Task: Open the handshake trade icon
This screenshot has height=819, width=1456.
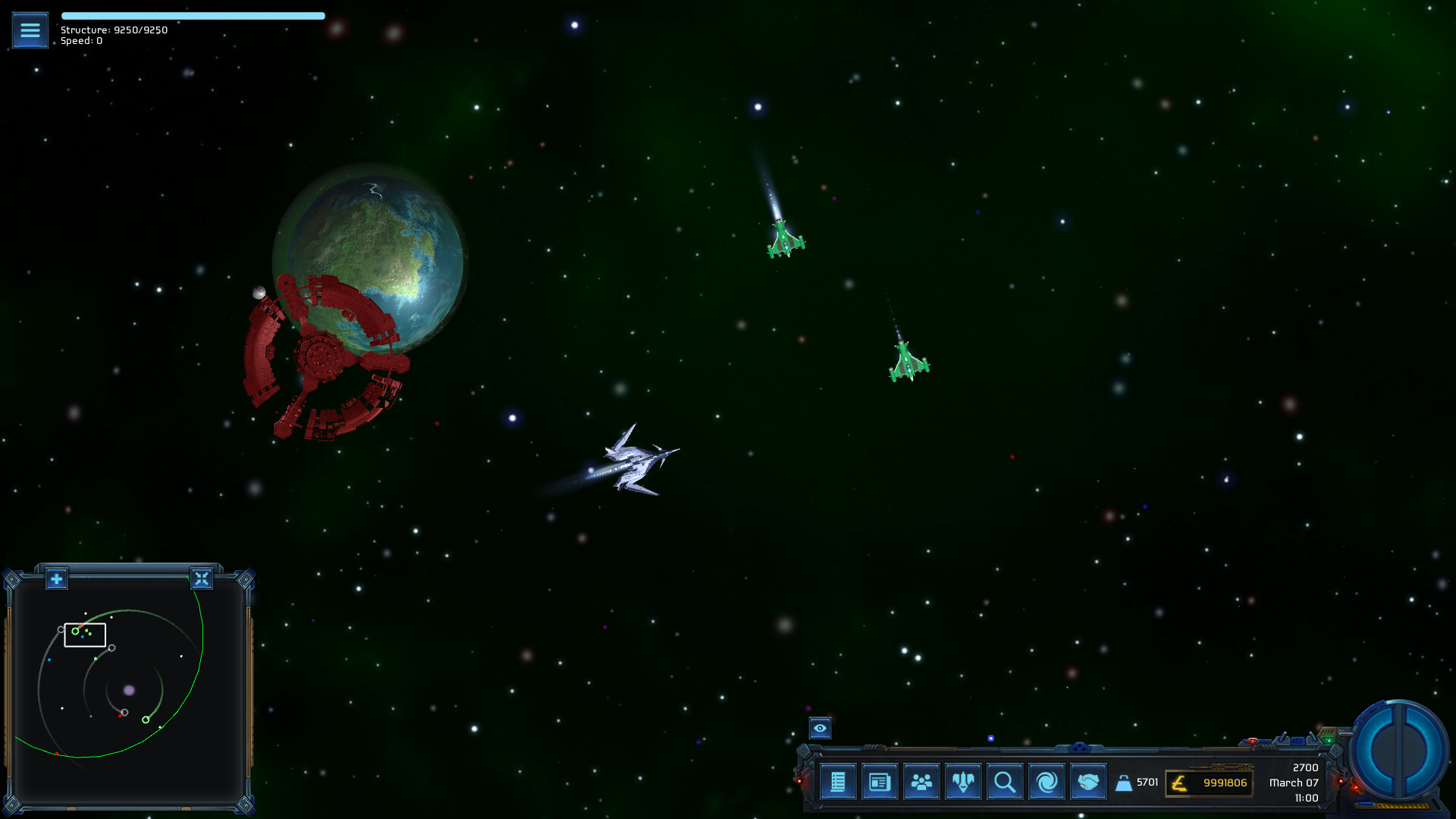Action: click(1087, 781)
